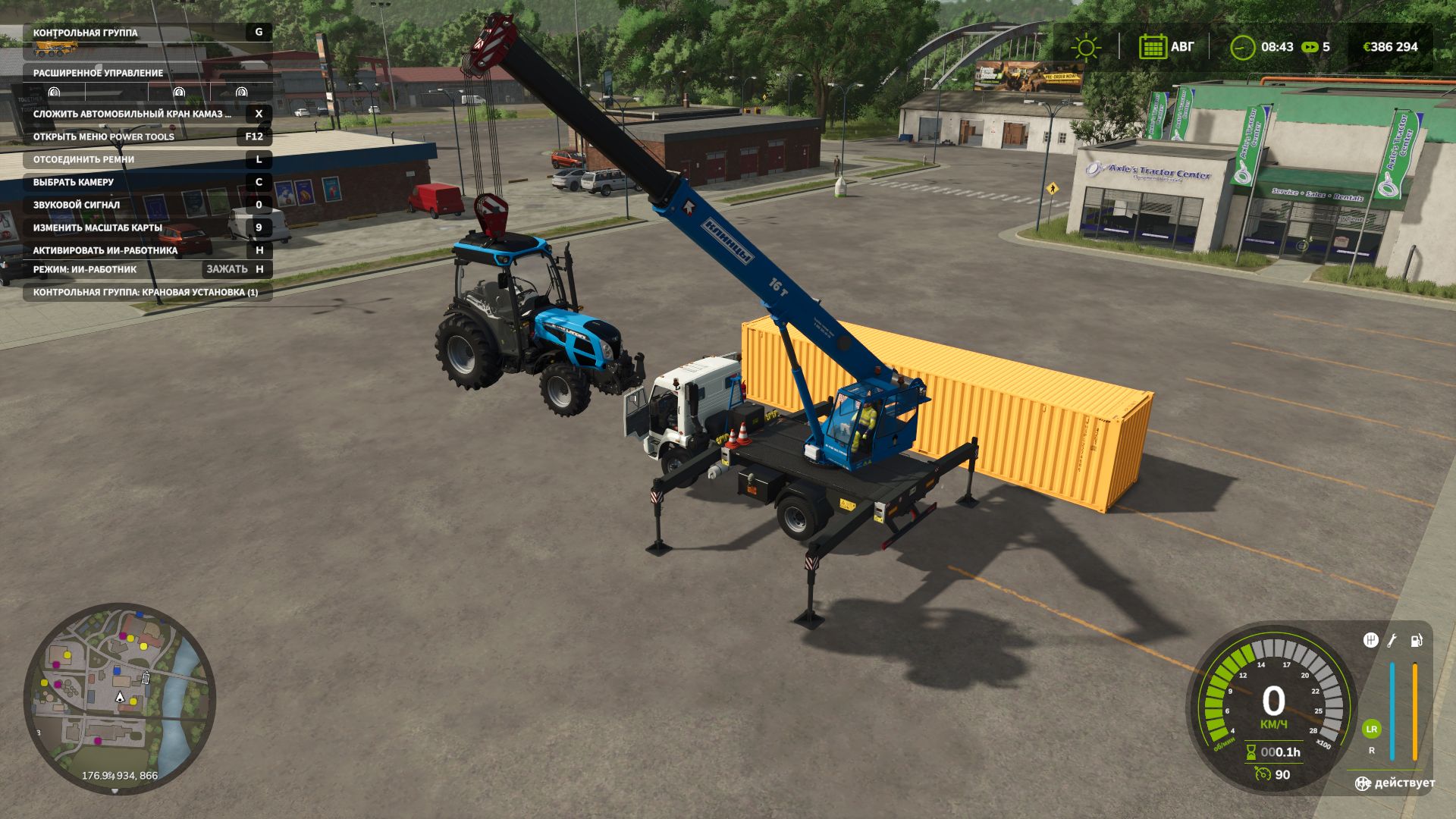Click the wrench damage icon
This screenshot has height=819, width=1456.
(x=1392, y=640)
